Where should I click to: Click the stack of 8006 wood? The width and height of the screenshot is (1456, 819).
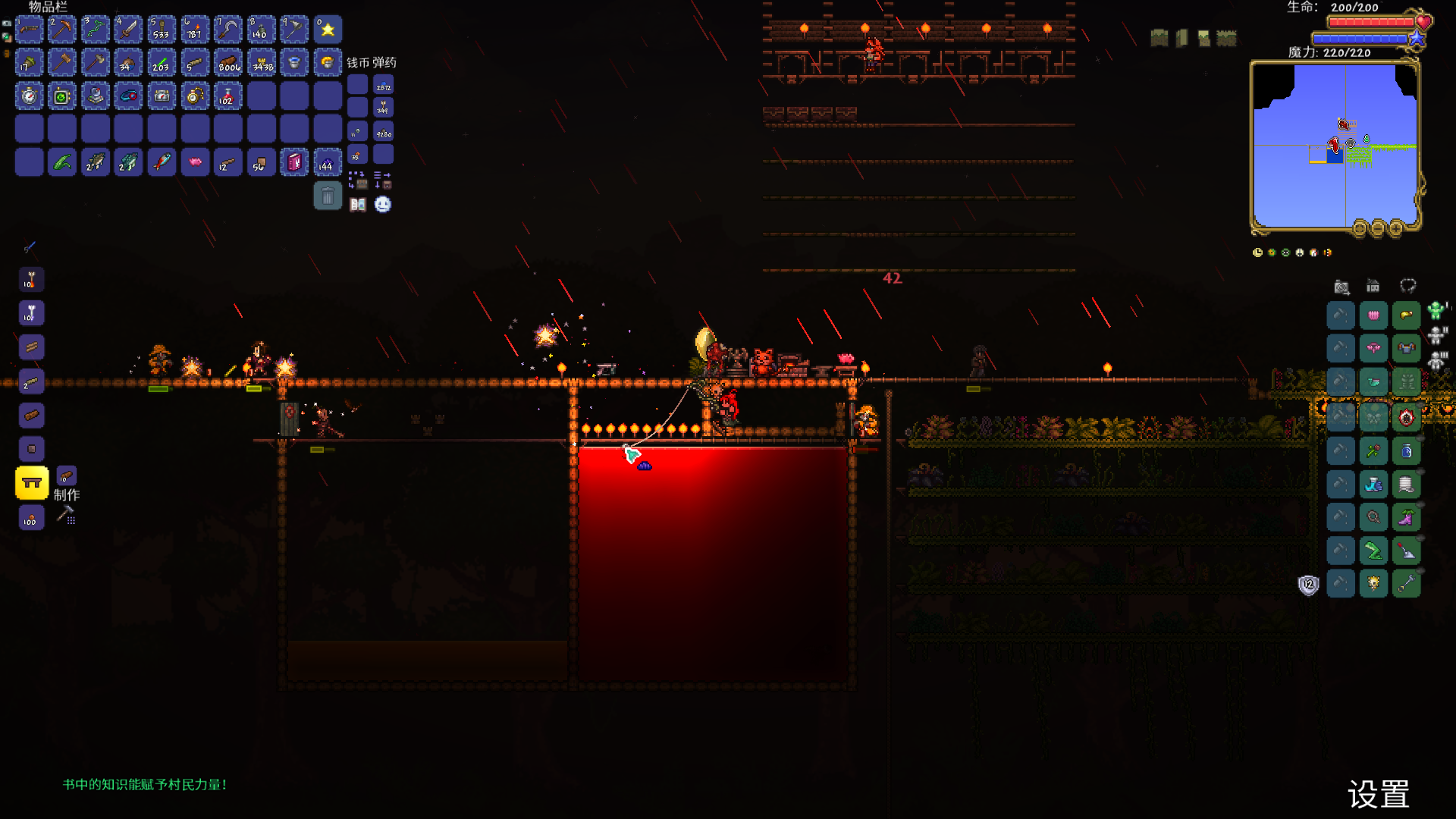coord(227,64)
